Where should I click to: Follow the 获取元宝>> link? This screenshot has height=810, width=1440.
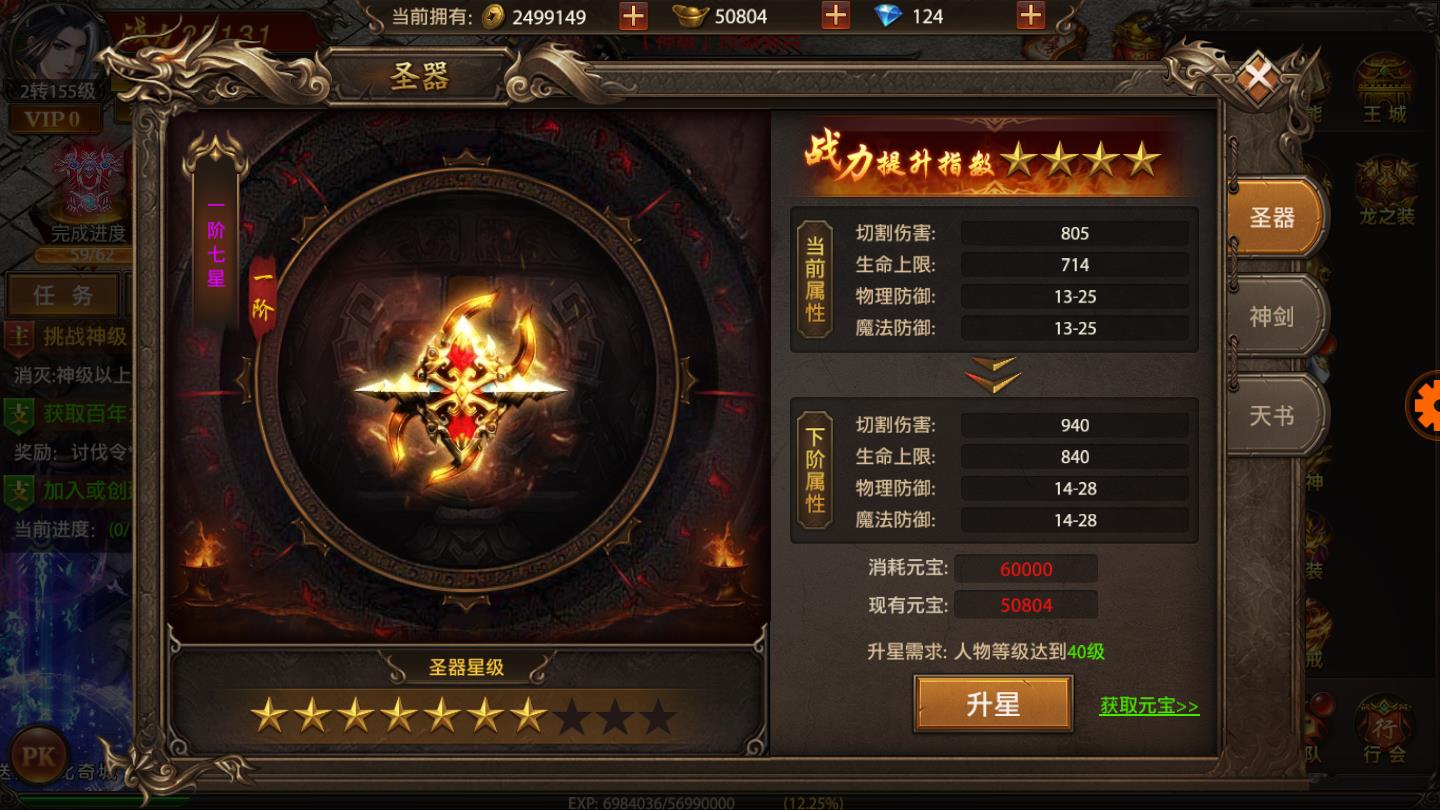1150,705
